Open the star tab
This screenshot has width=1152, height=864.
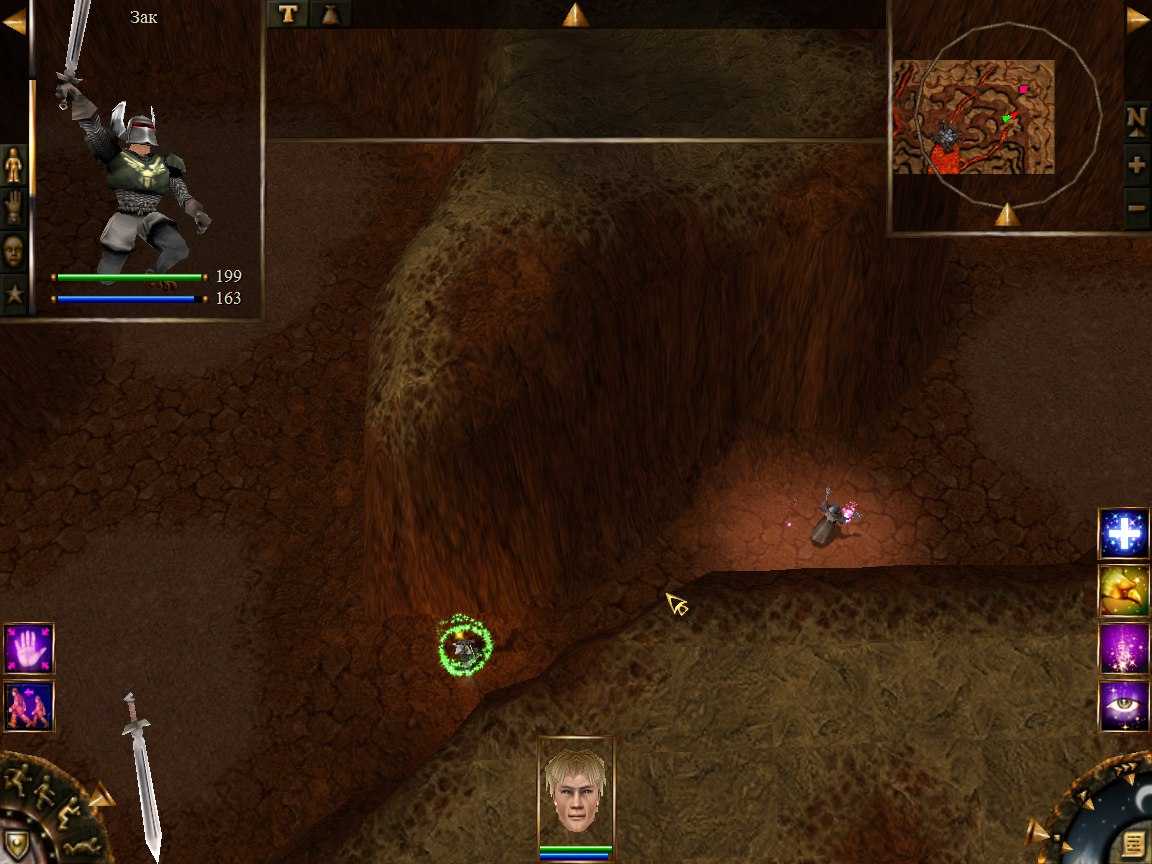14,294
